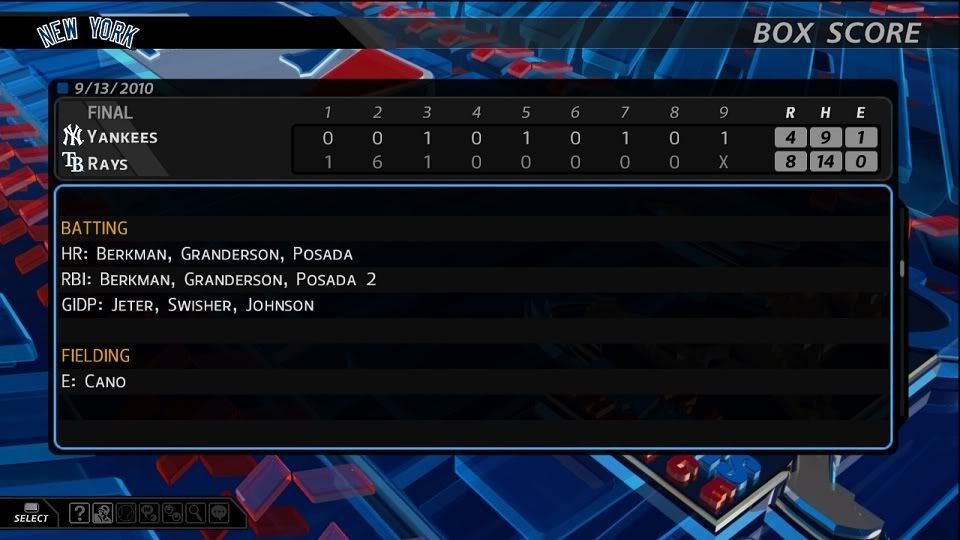Open the question mark help icon
960x540 pixels.
tap(80, 514)
